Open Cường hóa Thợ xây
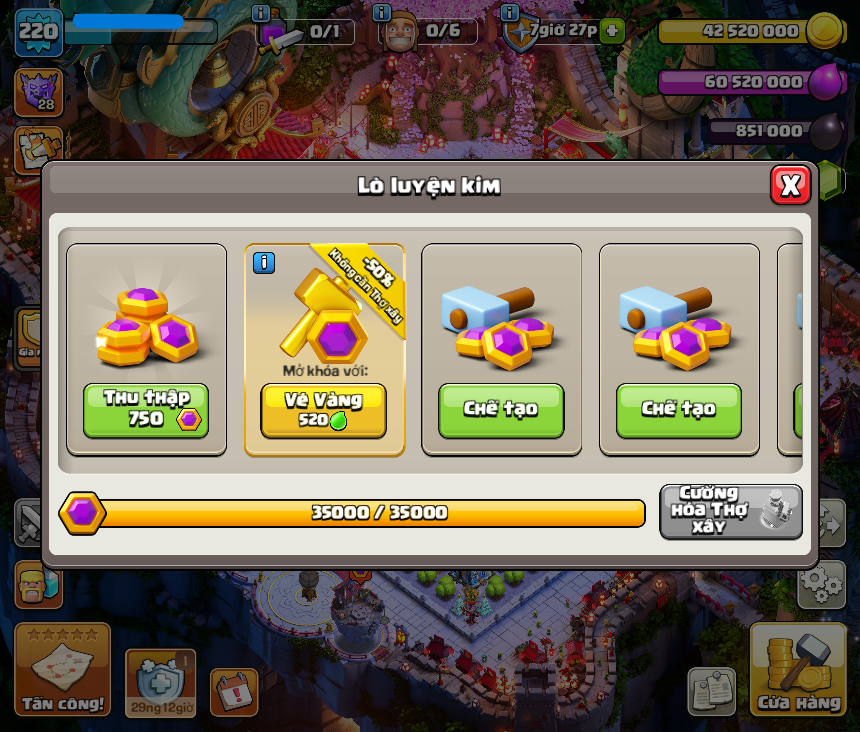The image size is (860, 732). pos(731,511)
